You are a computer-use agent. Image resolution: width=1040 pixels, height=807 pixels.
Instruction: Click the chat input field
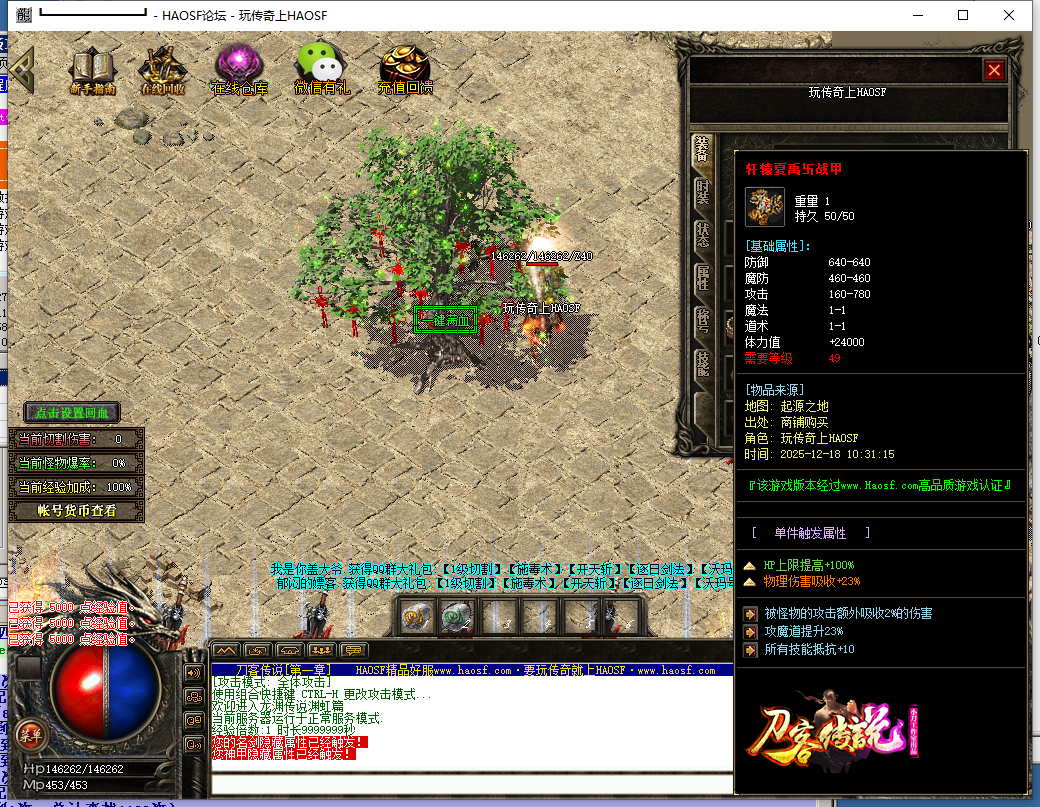(470, 783)
